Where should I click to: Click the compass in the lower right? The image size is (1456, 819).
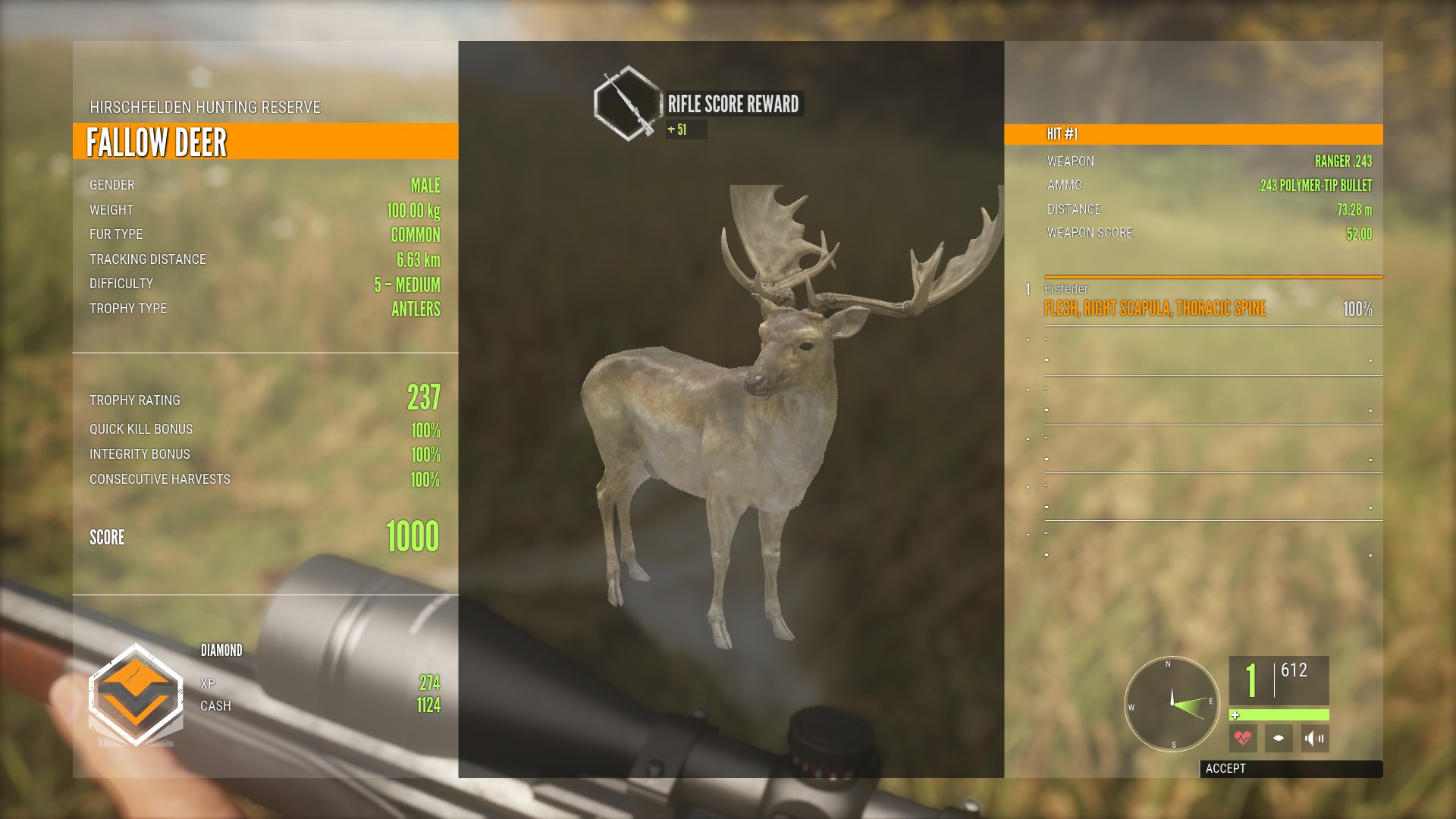click(1172, 704)
